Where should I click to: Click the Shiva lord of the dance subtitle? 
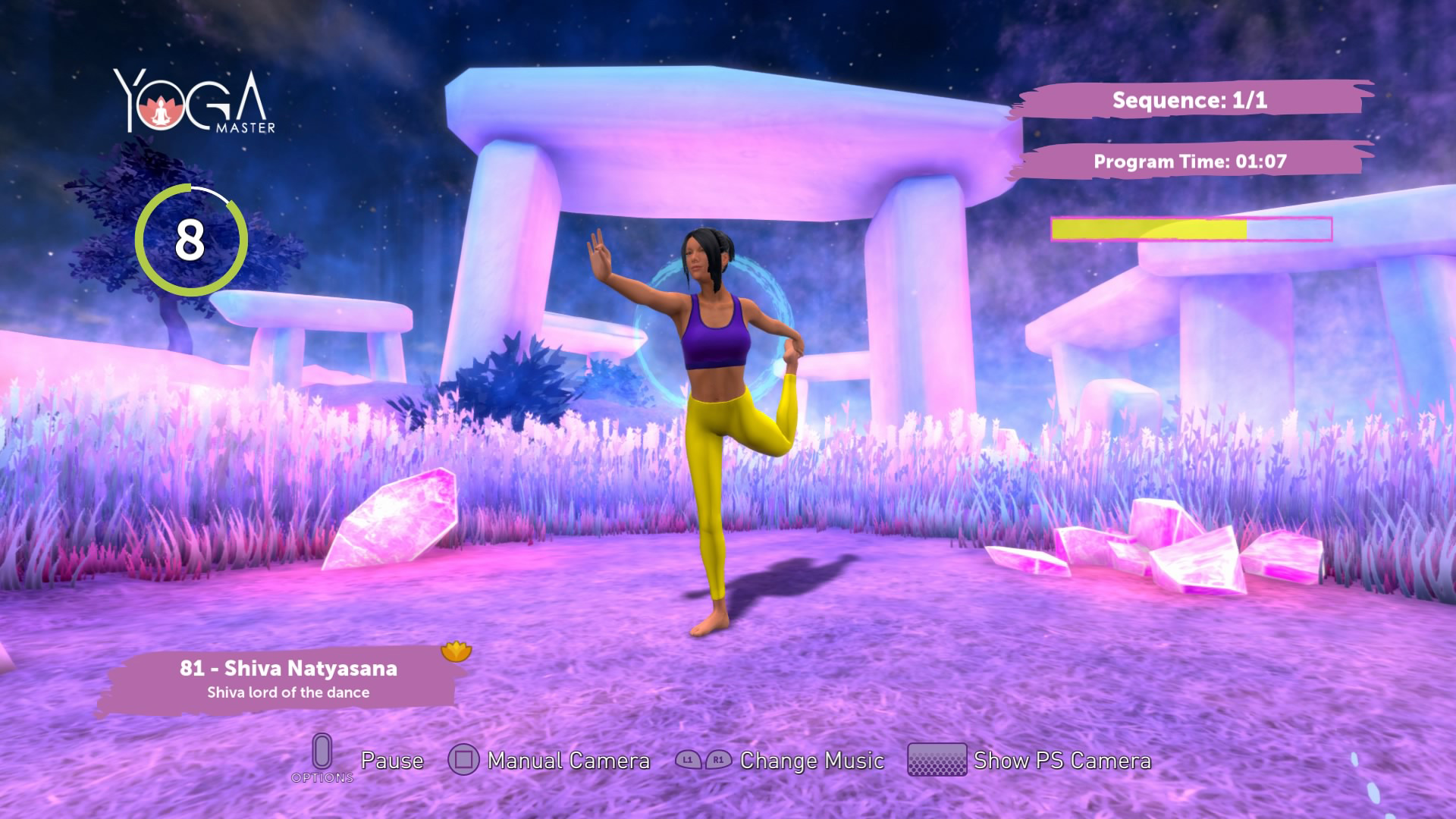pyautogui.click(x=288, y=692)
